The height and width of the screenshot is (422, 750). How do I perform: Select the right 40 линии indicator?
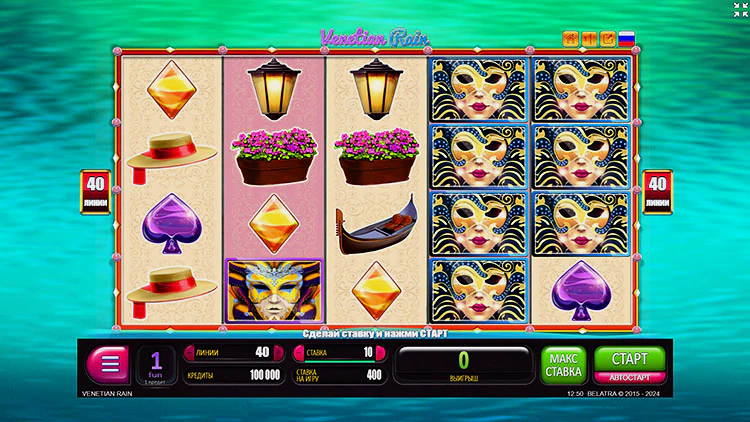(x=657, y=191)
